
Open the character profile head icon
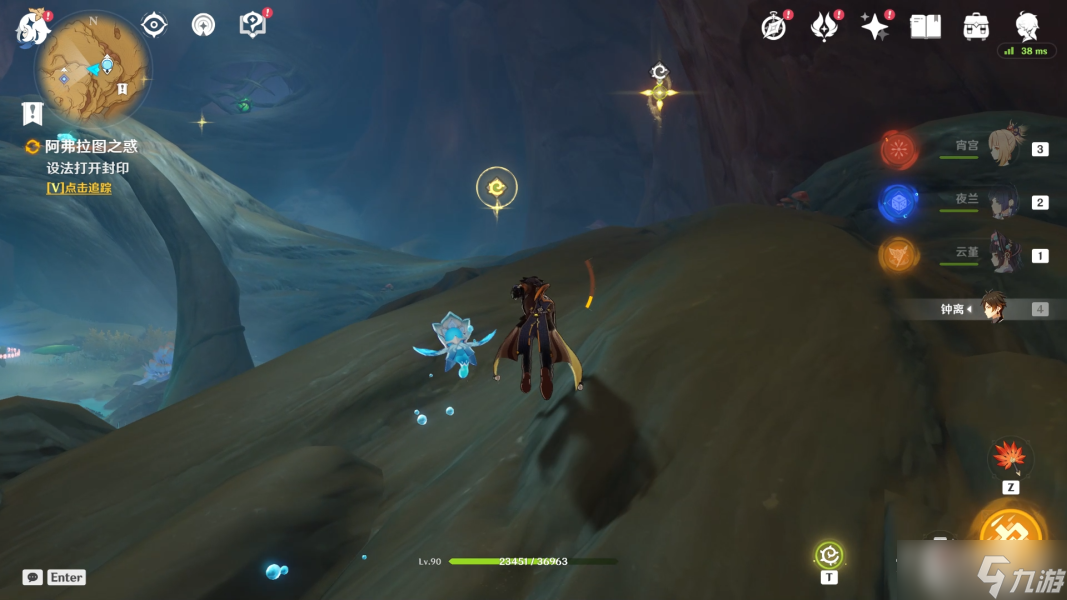1027,25
